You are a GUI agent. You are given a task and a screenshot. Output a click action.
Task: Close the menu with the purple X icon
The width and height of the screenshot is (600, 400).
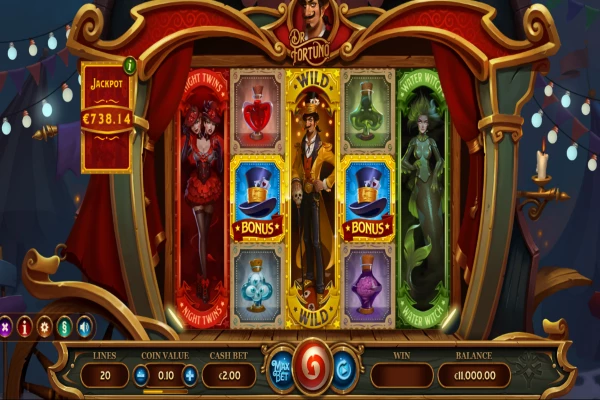[5, 326]
